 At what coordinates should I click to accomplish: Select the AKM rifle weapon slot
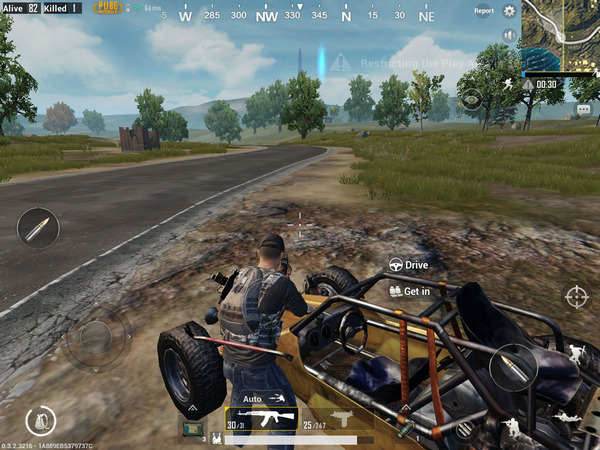[262, 419]
